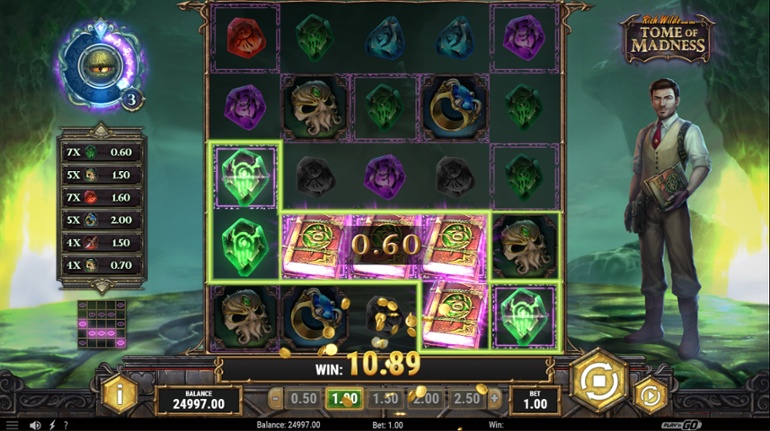The width and height of the screenshot is (770, 431).
Task: Increase bet with the plus button
Action: pyautogui.click(x=493, y=398)
